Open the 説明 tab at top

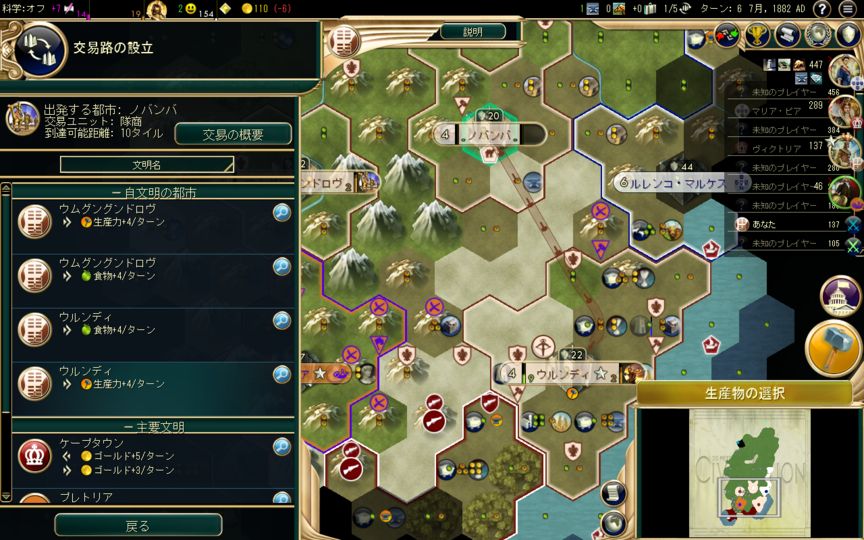[x=472, y=32]
